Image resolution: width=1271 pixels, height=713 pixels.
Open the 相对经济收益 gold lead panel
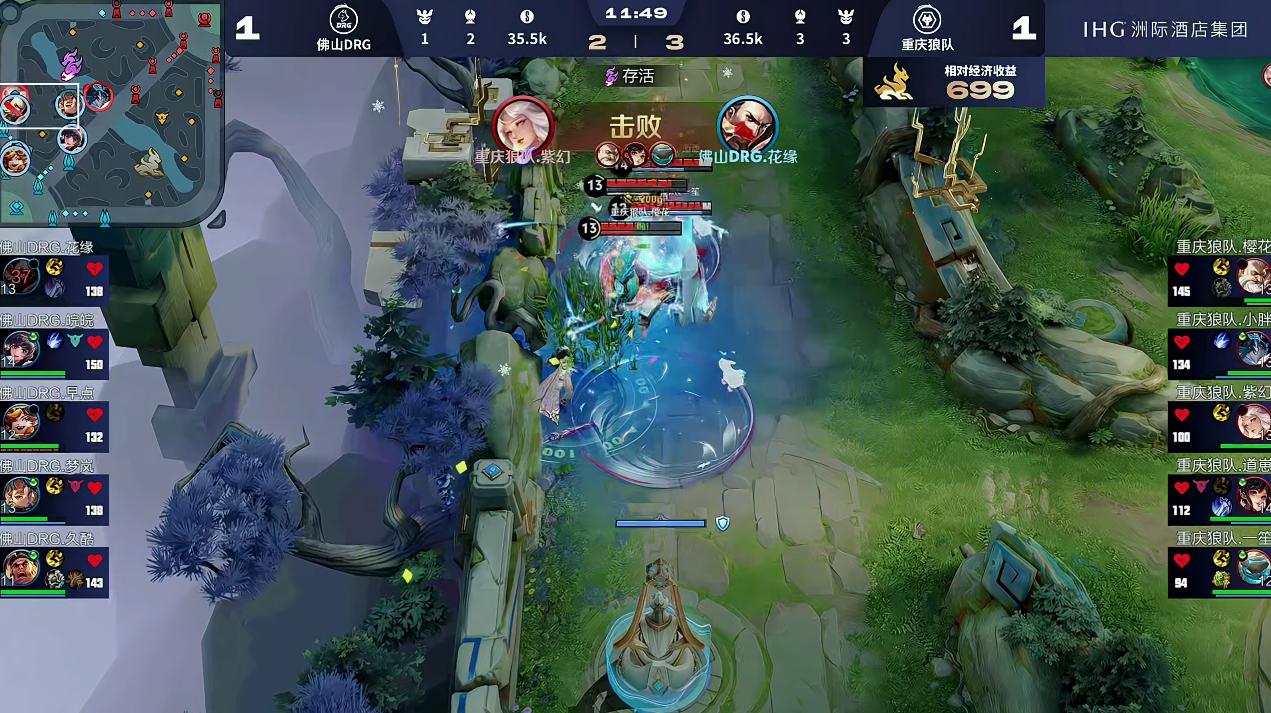click(x=953, y=82)
